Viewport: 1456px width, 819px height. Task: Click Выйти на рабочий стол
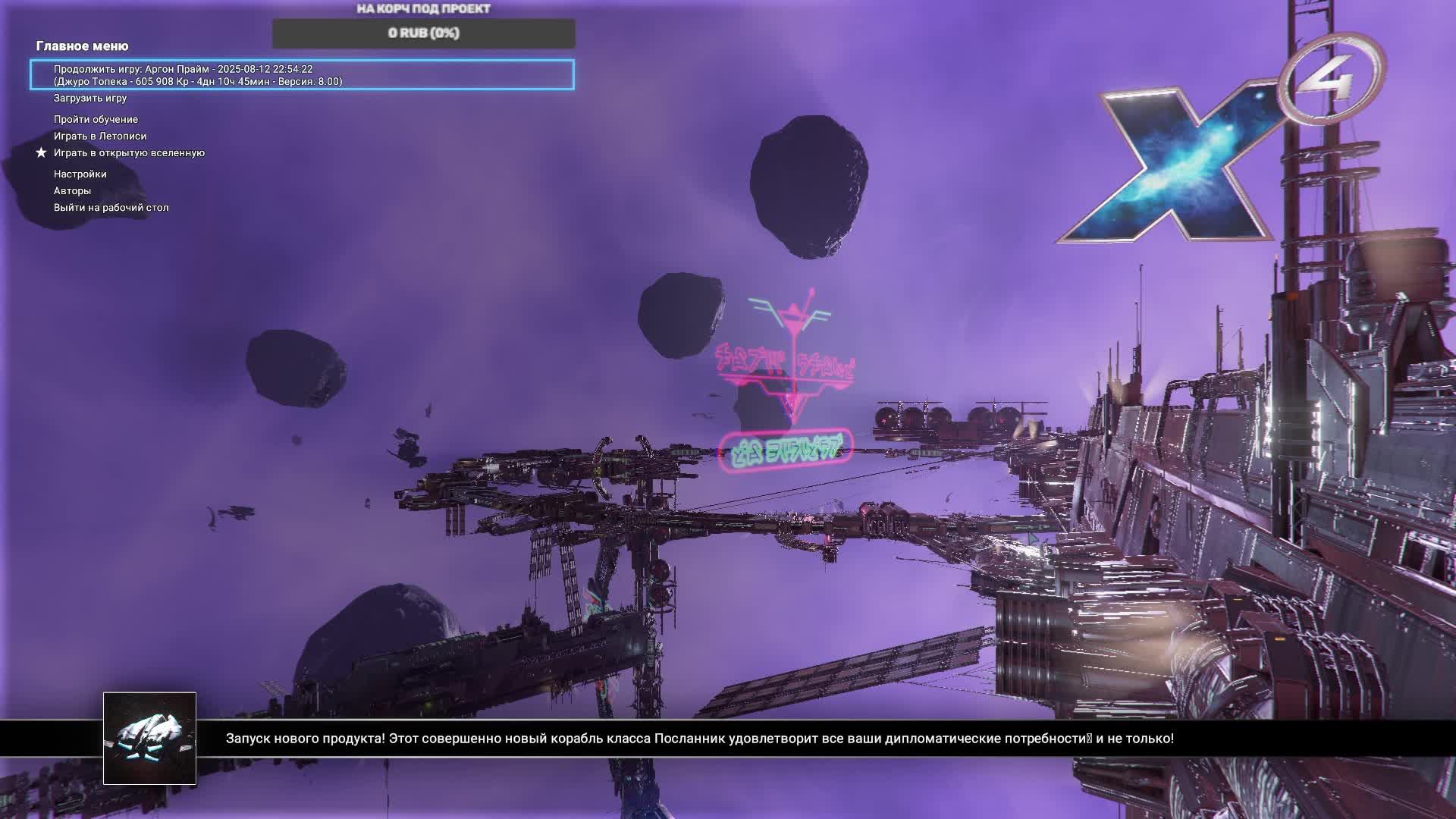[x=111, y=208]
